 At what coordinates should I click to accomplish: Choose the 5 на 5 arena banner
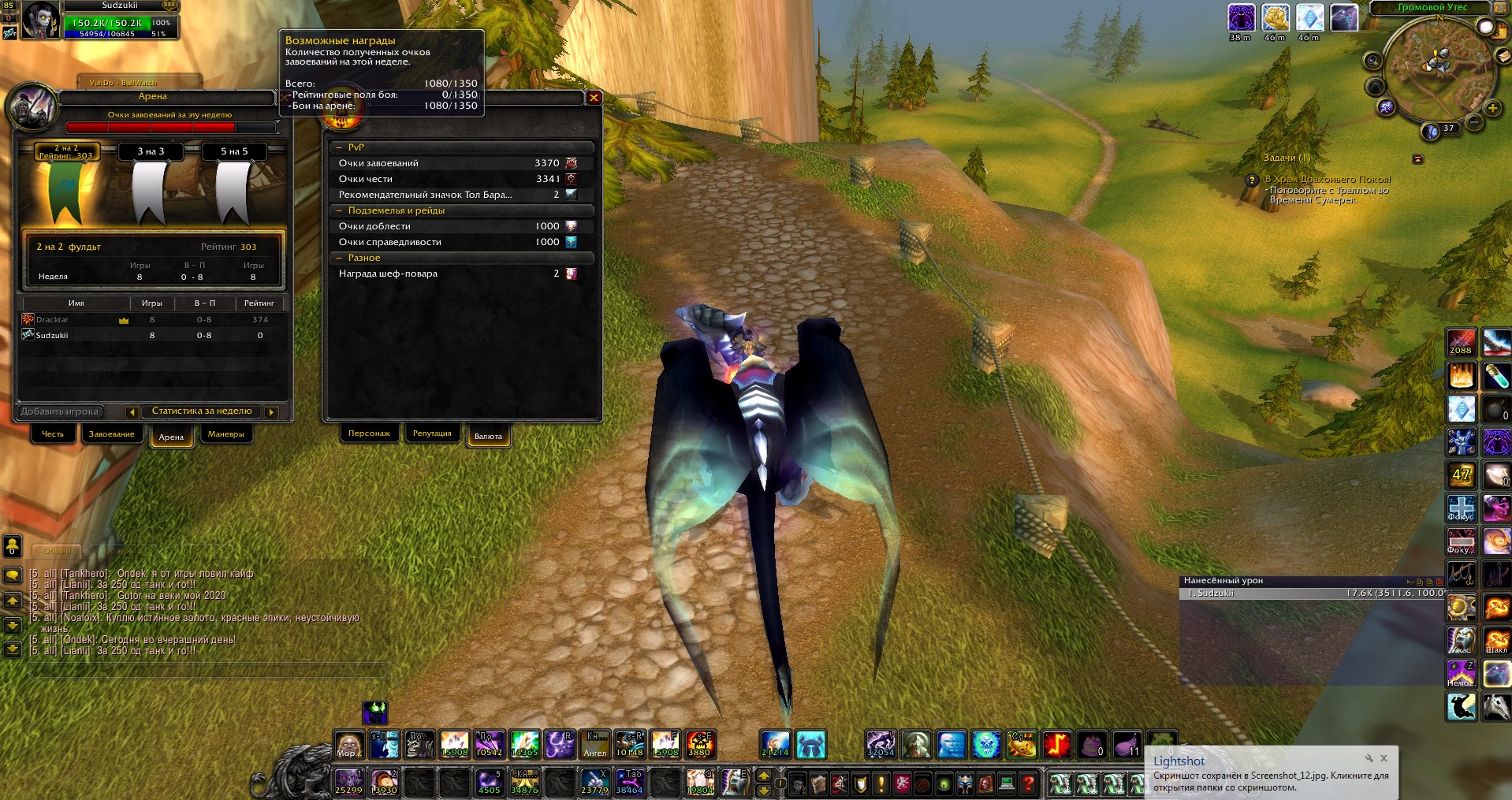tap(234, 185)
